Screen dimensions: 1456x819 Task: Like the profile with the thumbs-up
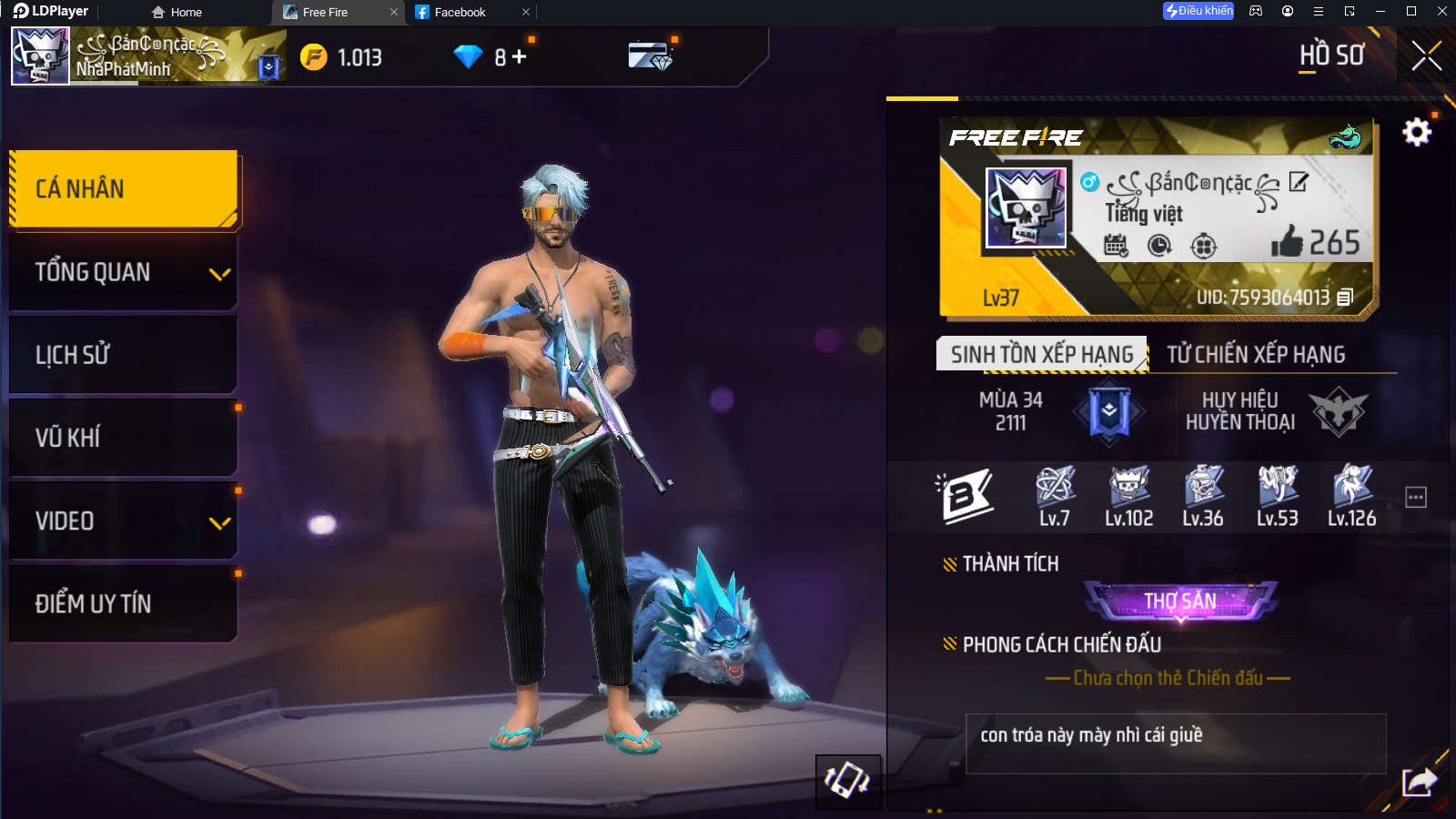[1287, 242]
